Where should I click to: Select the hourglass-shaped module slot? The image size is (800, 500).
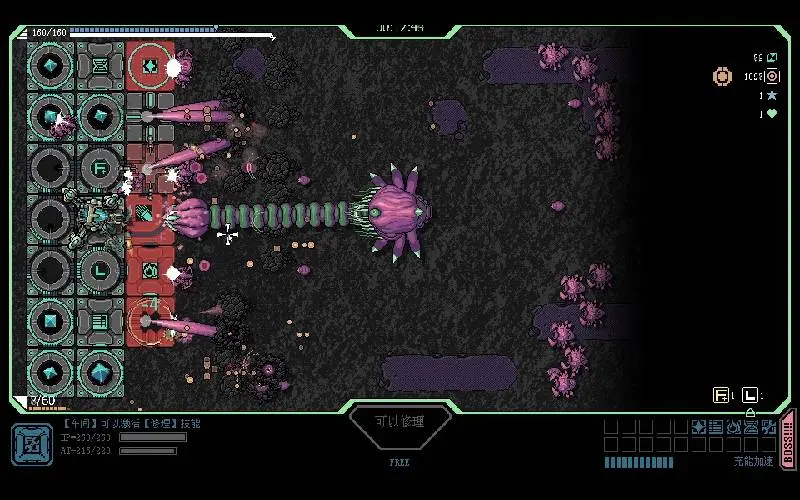coord(750,427)
